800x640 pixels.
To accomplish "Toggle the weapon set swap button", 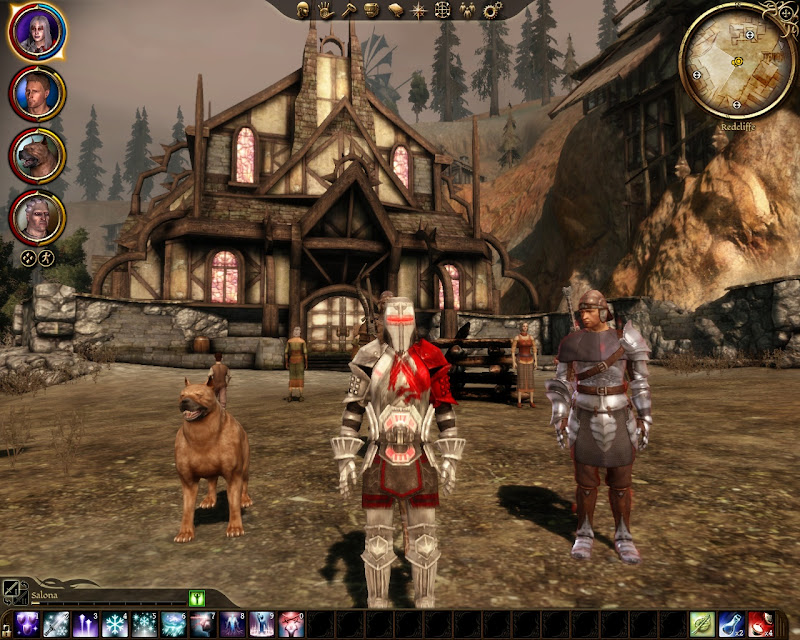I will pos(12,590).
